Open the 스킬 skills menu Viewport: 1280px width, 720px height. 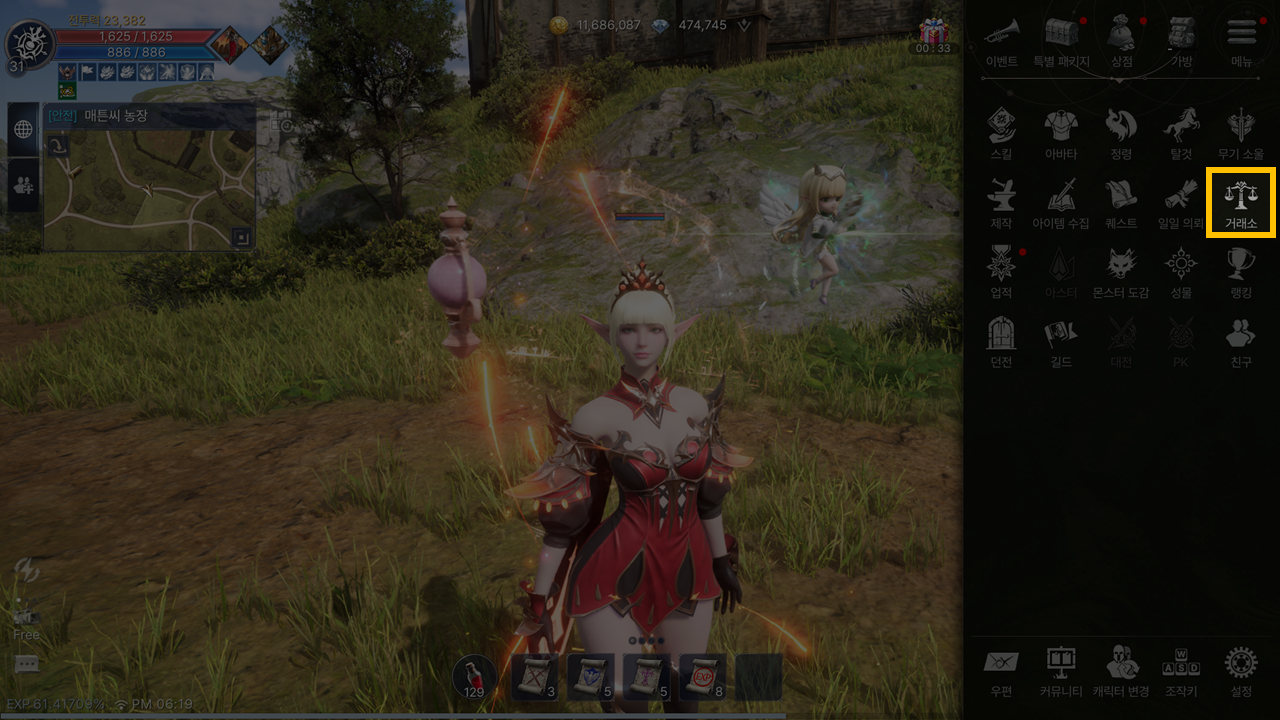click(x=1001, y=133)
